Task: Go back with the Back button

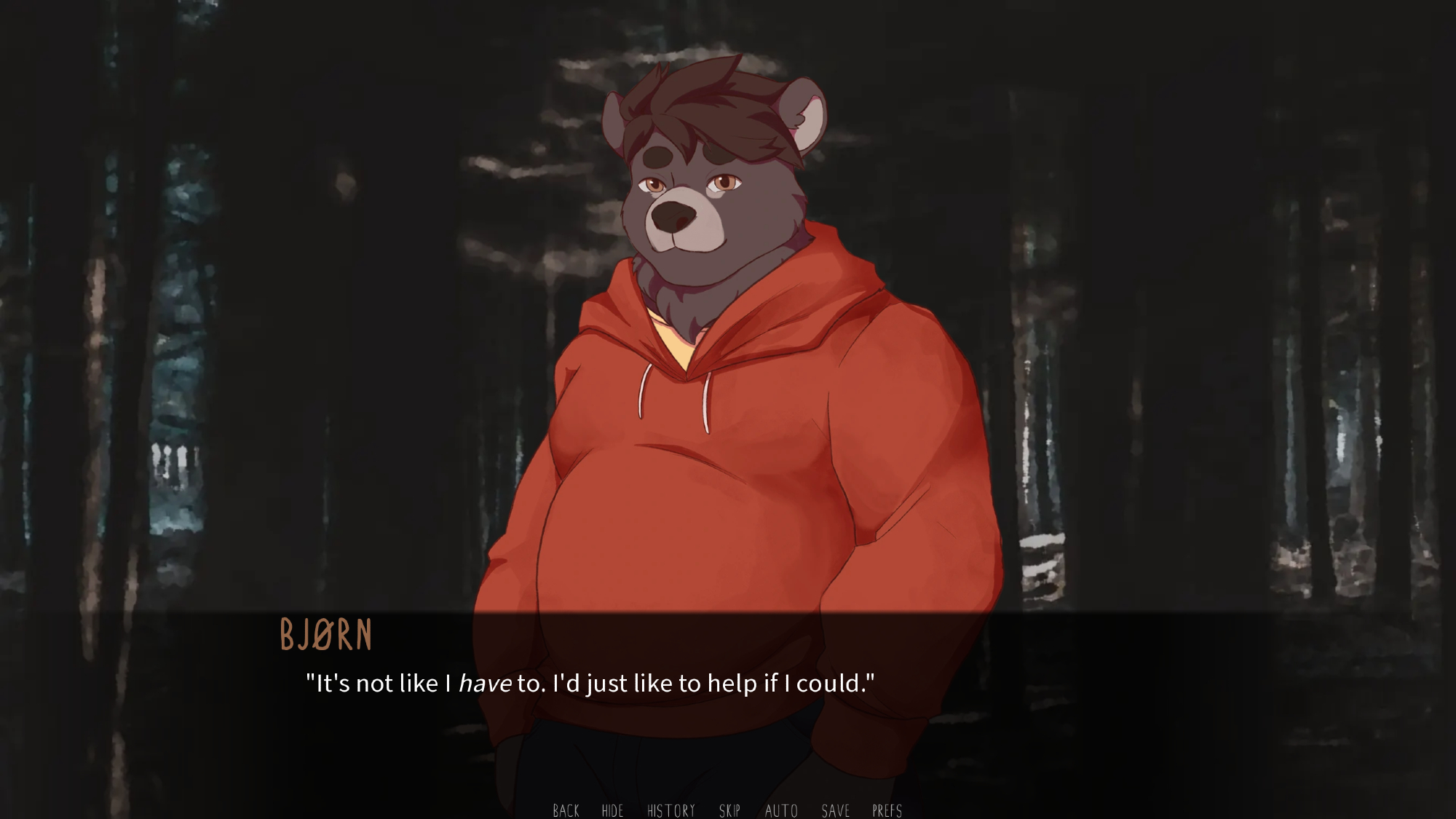Action: pyautogui.click(x=566, y=810)
